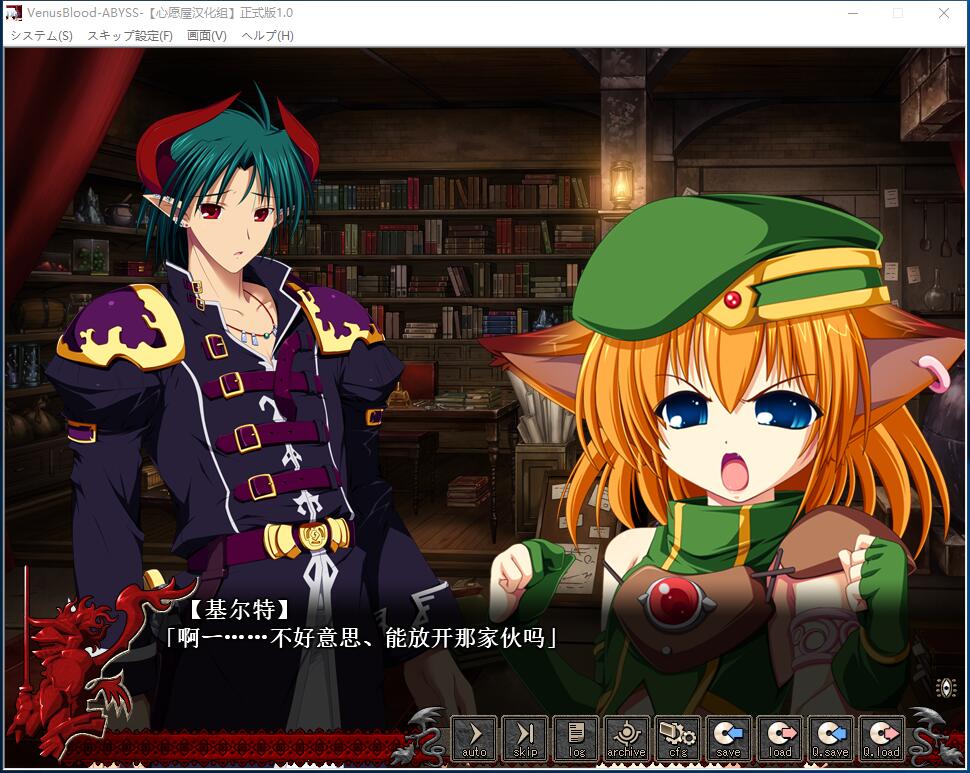Open the ヘルプ(H) menu
This screenshot has width=970, height=773.
tap(267, 36)
